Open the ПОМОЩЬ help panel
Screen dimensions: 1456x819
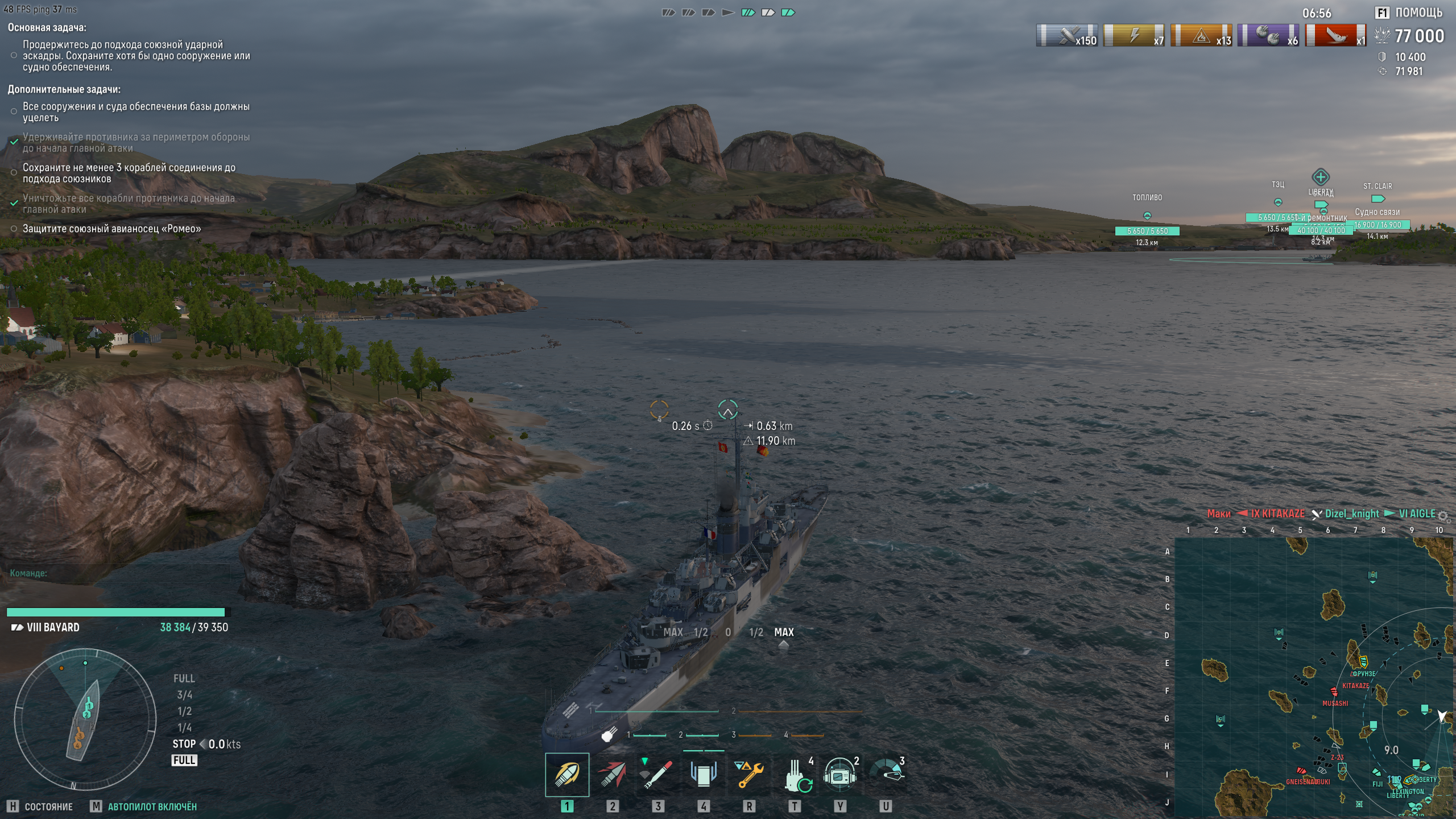coord(1409,13)
